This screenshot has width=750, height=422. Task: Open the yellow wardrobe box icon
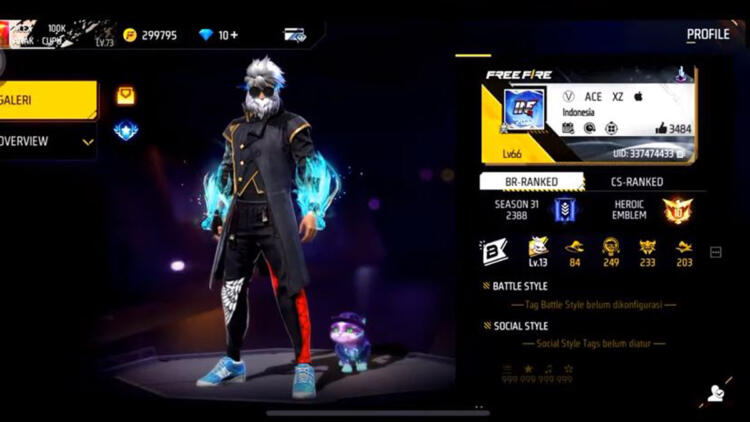tap(125, 96)
